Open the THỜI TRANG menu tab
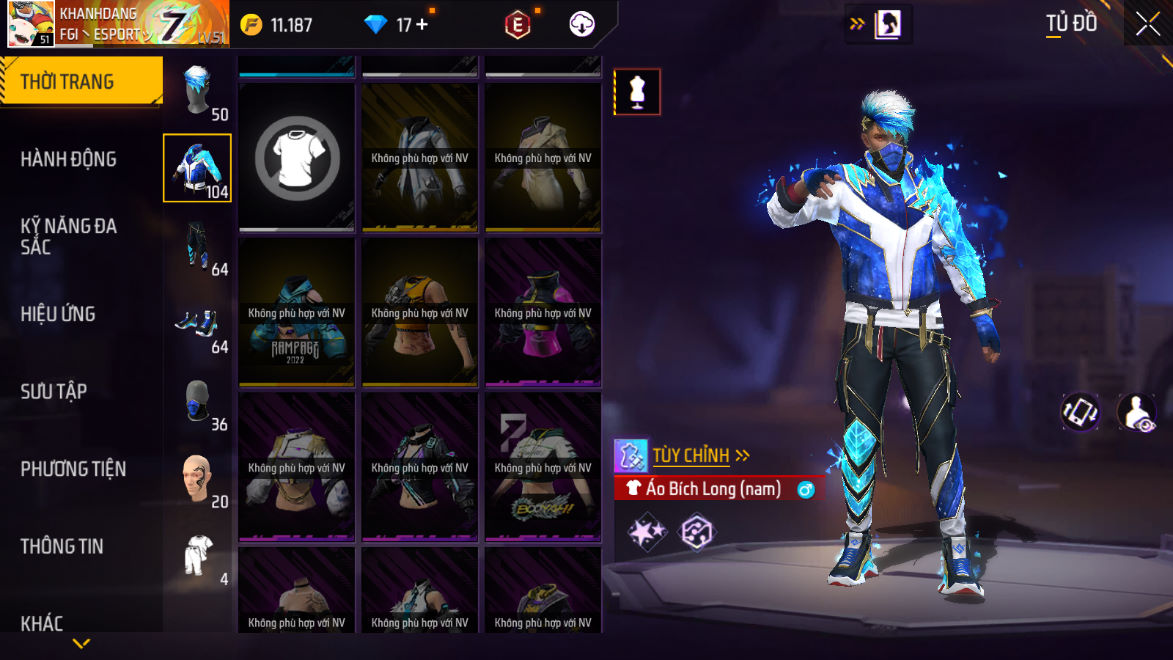The height and width of the screenshot is (660, 1173). pos(68,82)
